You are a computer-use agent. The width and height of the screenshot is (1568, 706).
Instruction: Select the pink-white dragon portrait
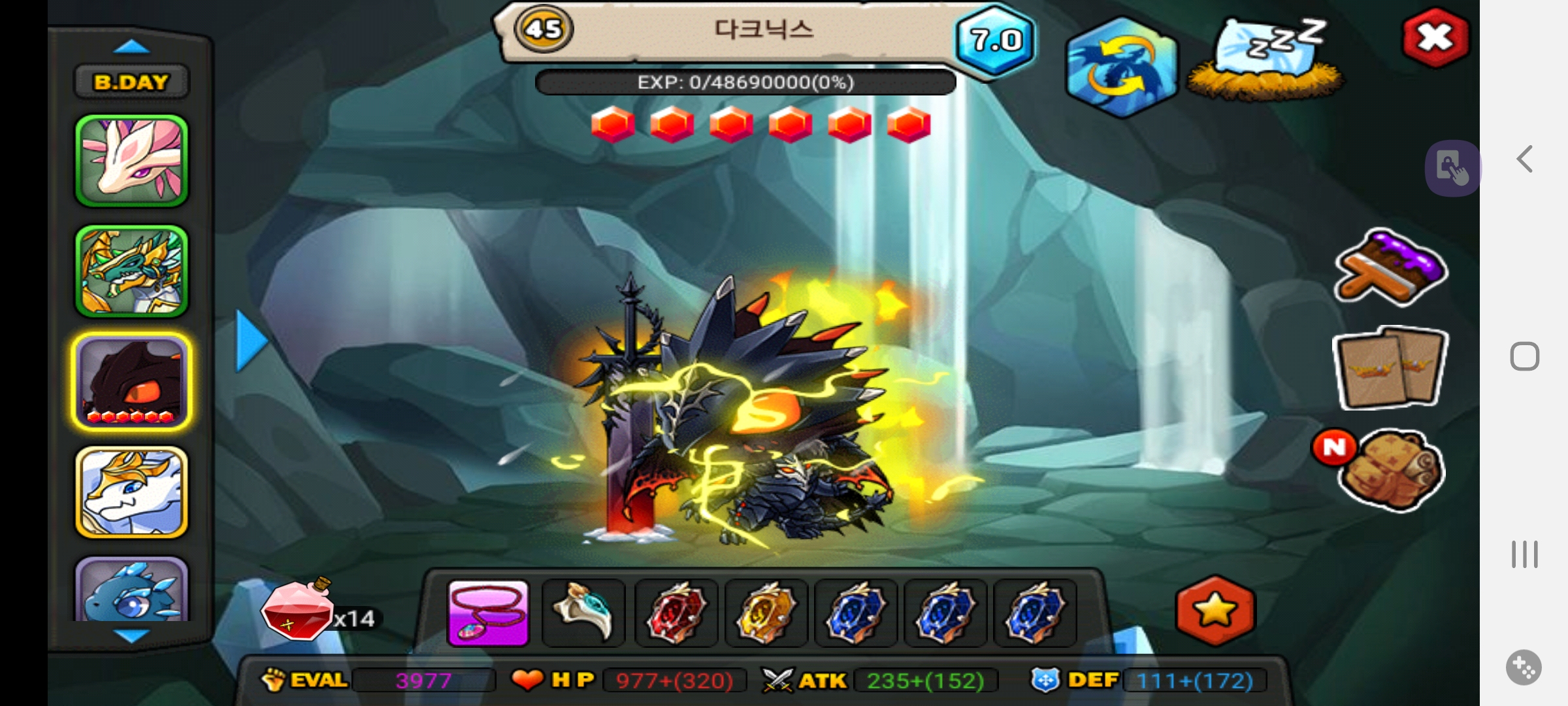click(x=131, y=161)
